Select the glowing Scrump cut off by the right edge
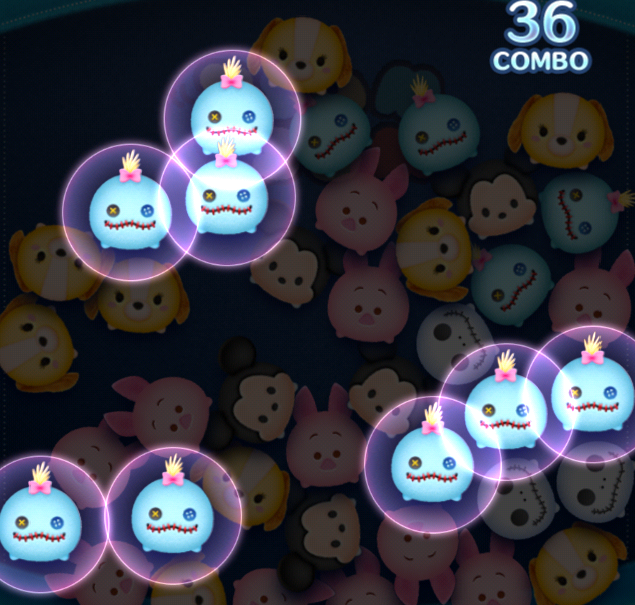The width and height of the screenshot is (635, 605). click(592, 392)
